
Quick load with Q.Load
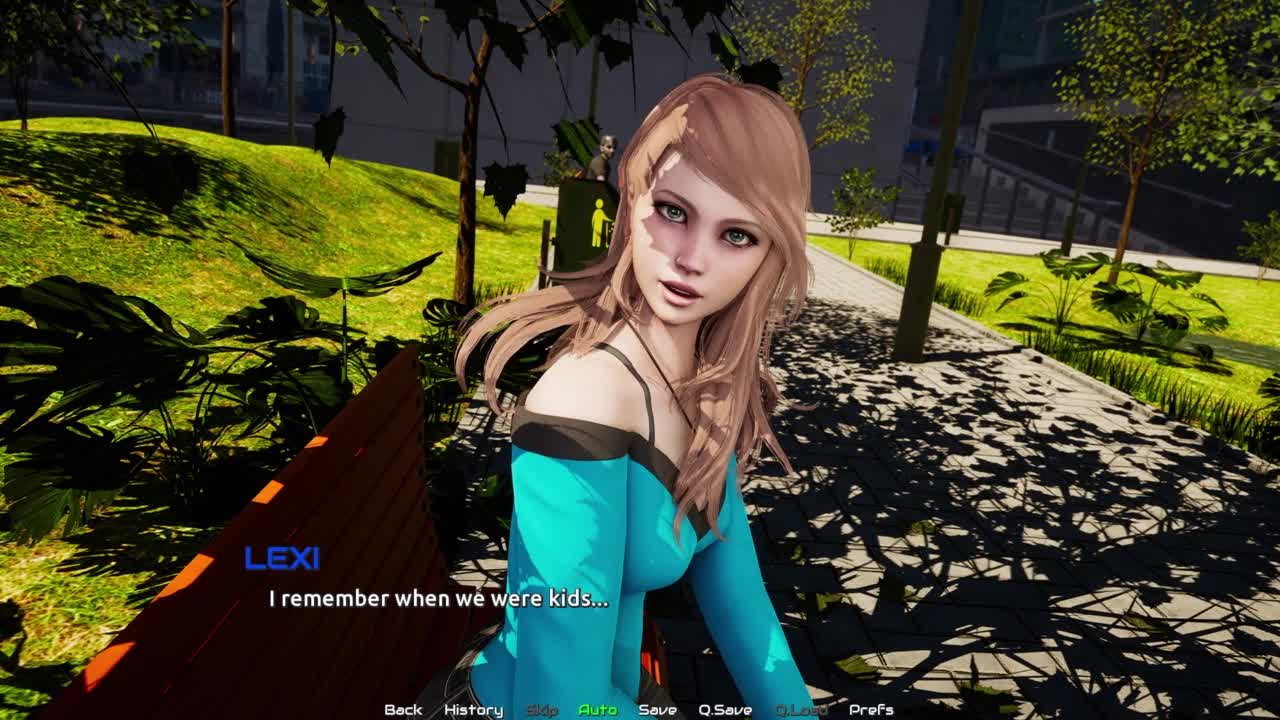tap(801, 710)
